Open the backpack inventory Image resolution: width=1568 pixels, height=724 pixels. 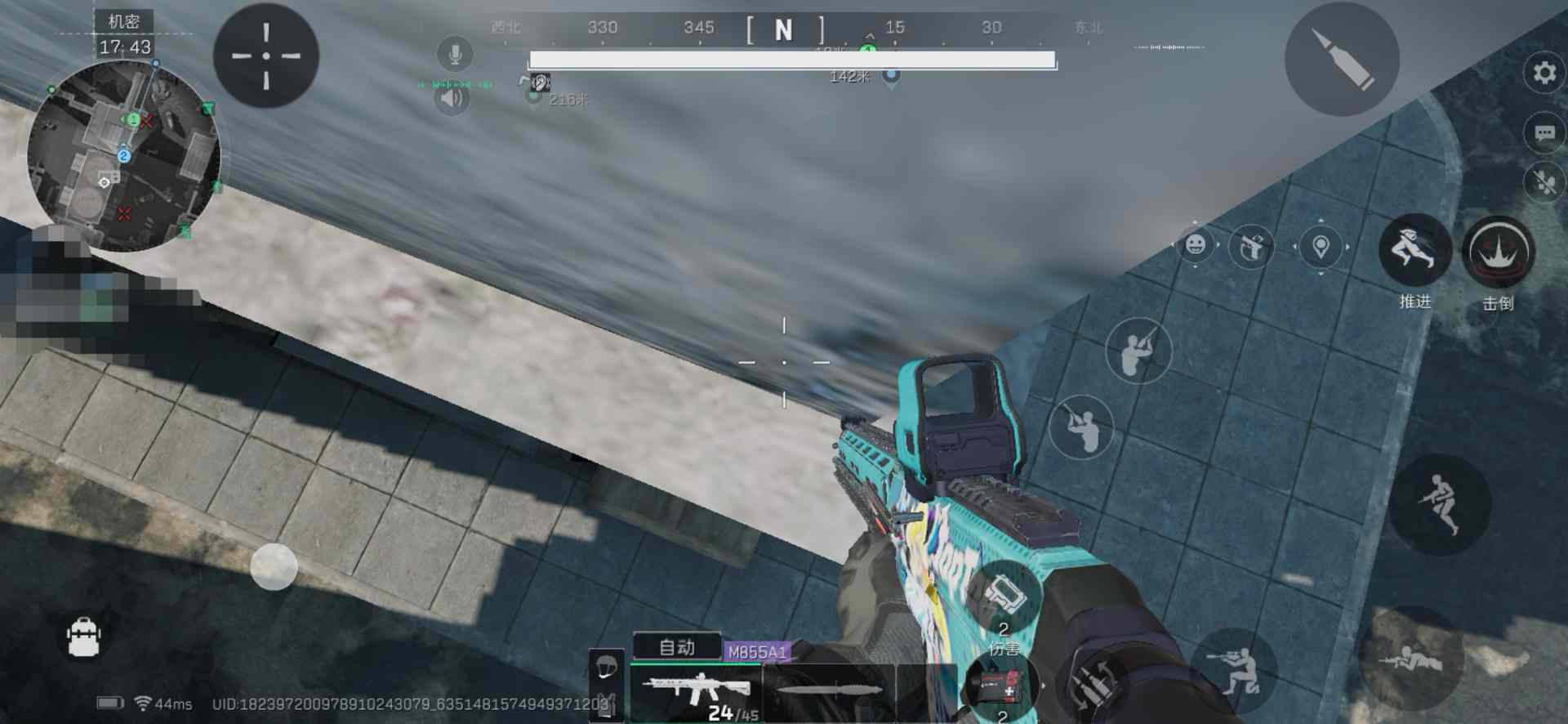click(83, 637)
